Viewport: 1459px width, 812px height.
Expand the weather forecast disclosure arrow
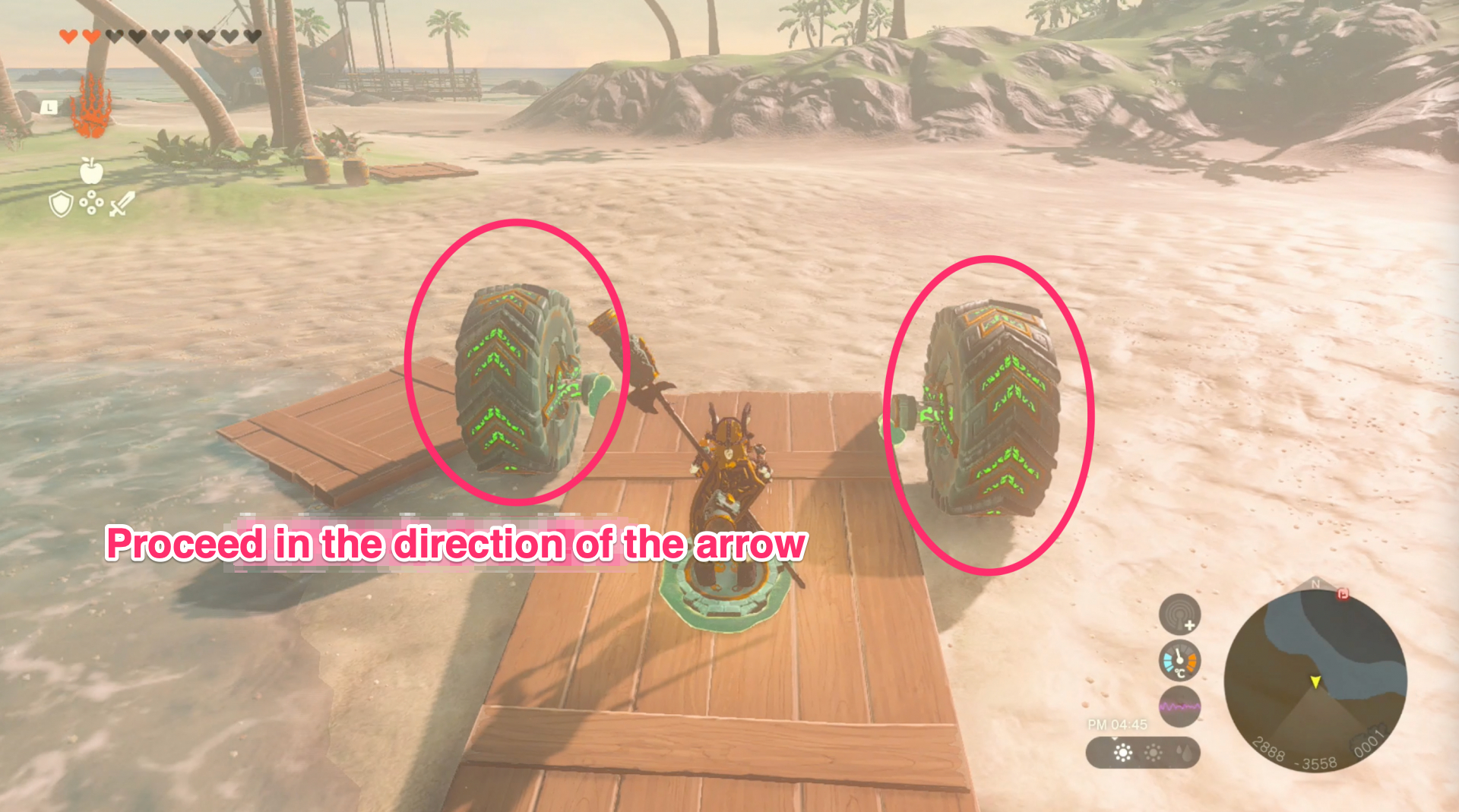pos(1115,739)
